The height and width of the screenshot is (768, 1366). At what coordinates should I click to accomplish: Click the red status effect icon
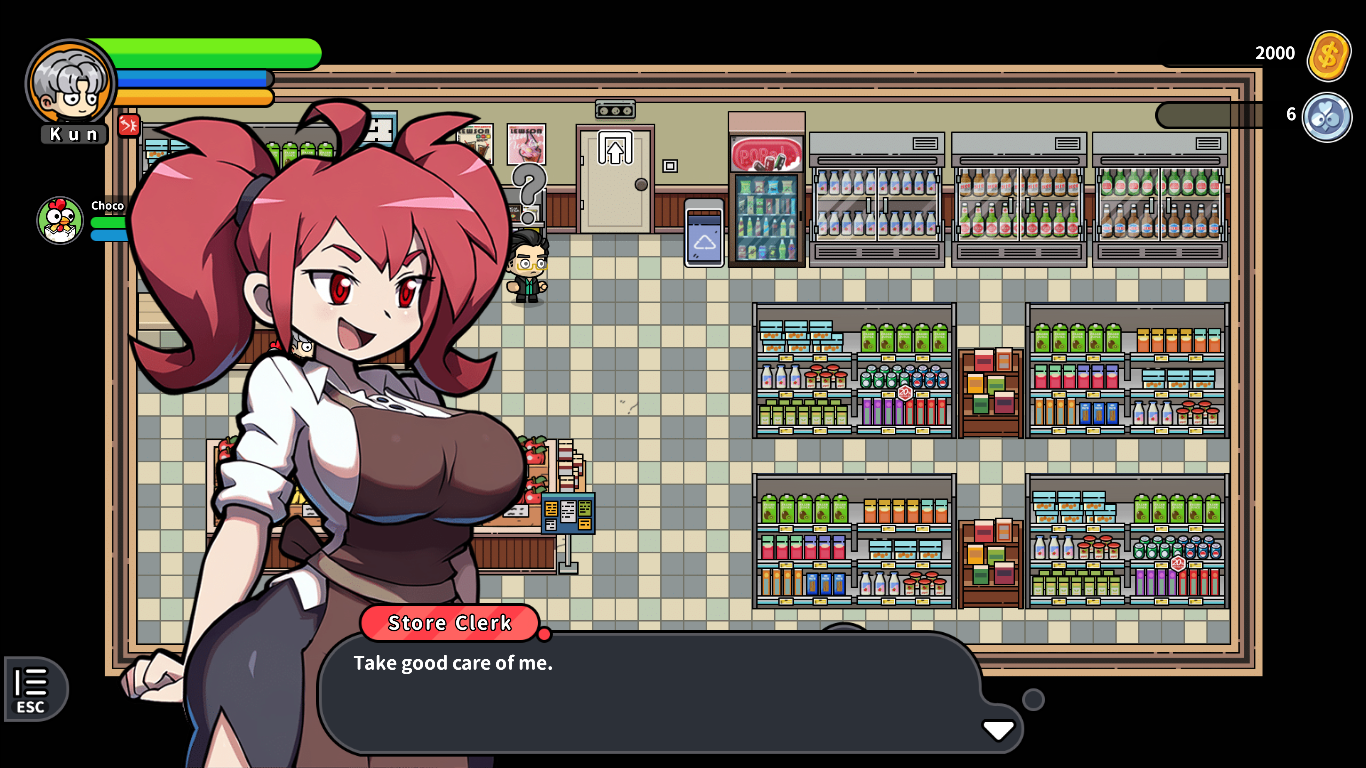pyautogui.click(x=129, y=125)
